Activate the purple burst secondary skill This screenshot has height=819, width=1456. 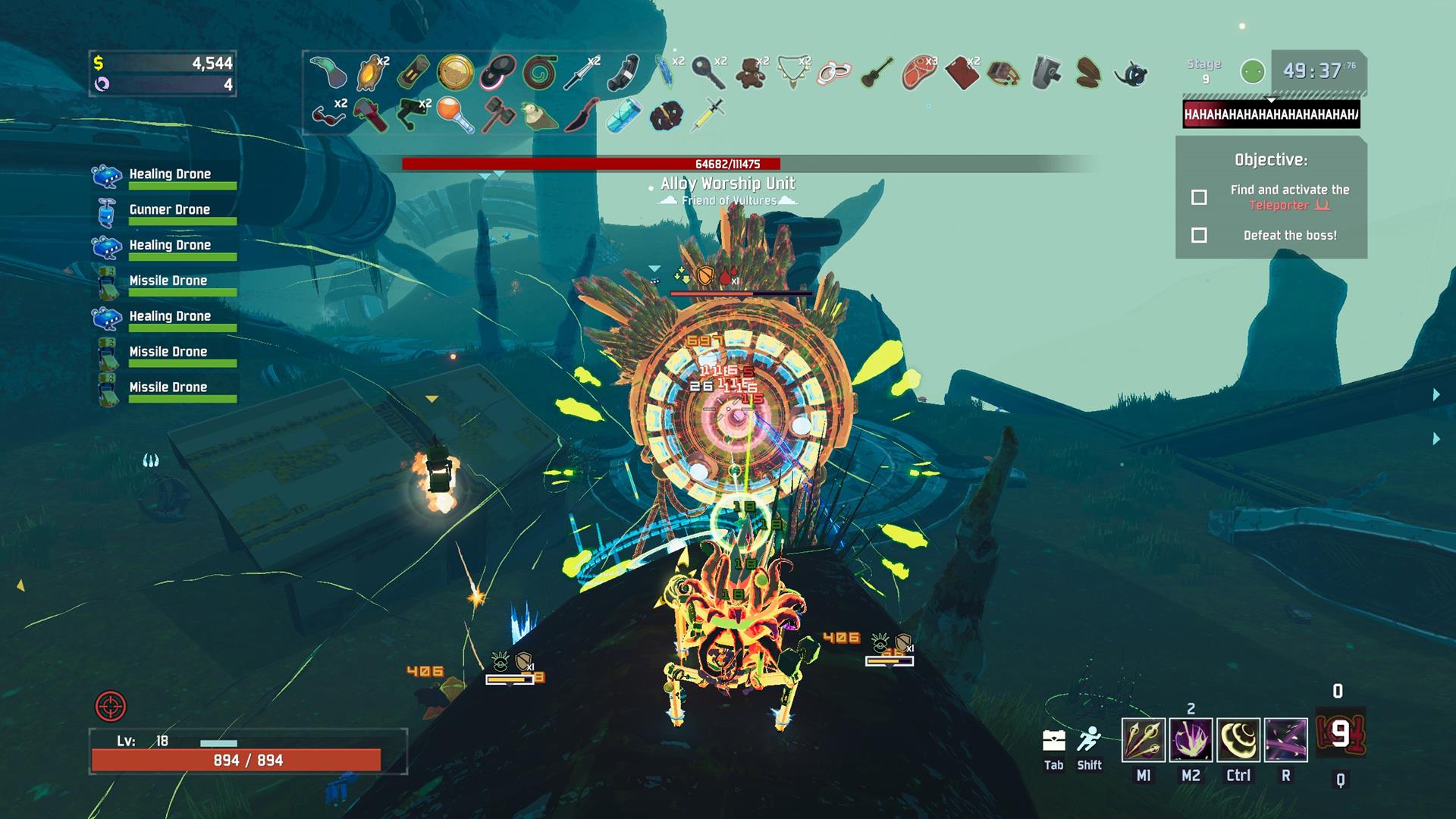[1191, 739]
